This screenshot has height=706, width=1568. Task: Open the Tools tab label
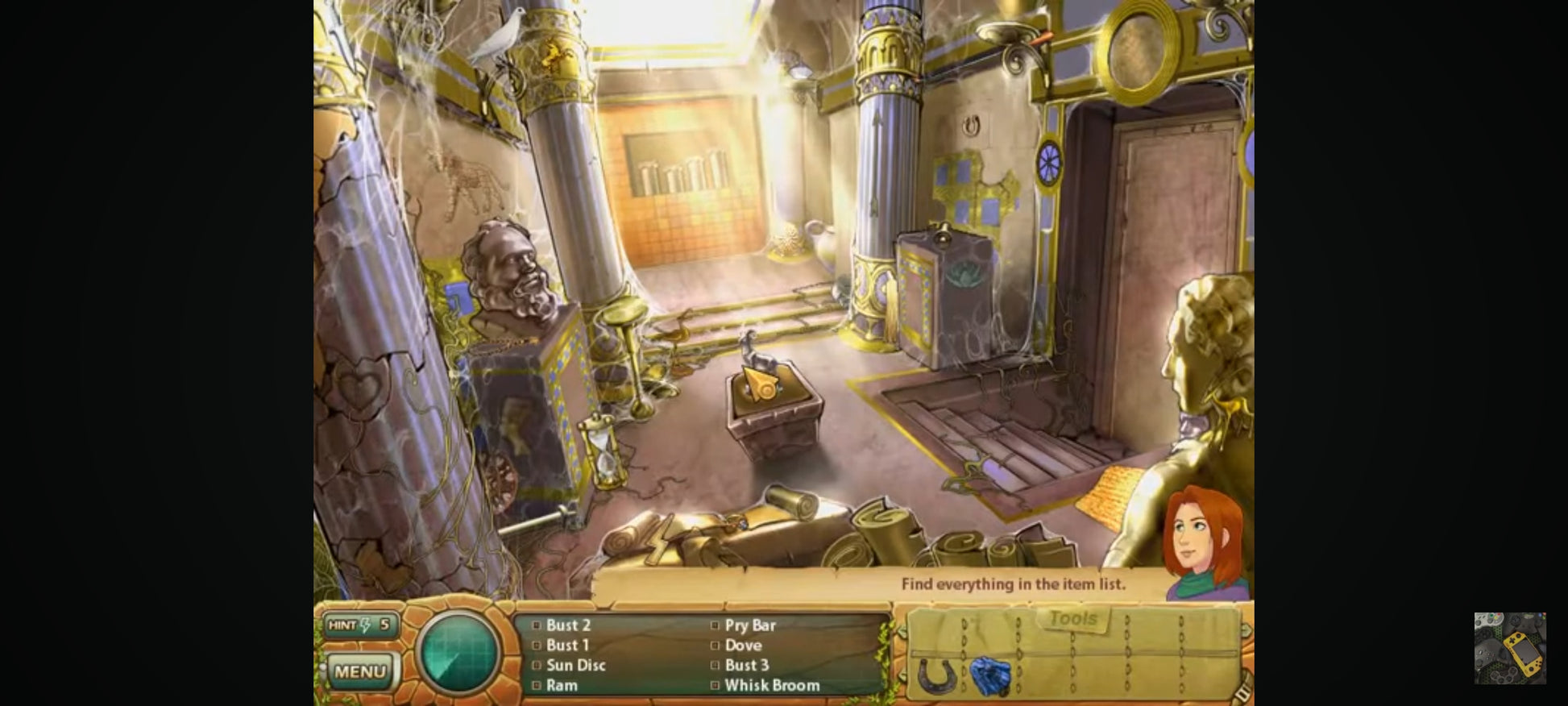pyautogui.click(x=1072, y=619)
